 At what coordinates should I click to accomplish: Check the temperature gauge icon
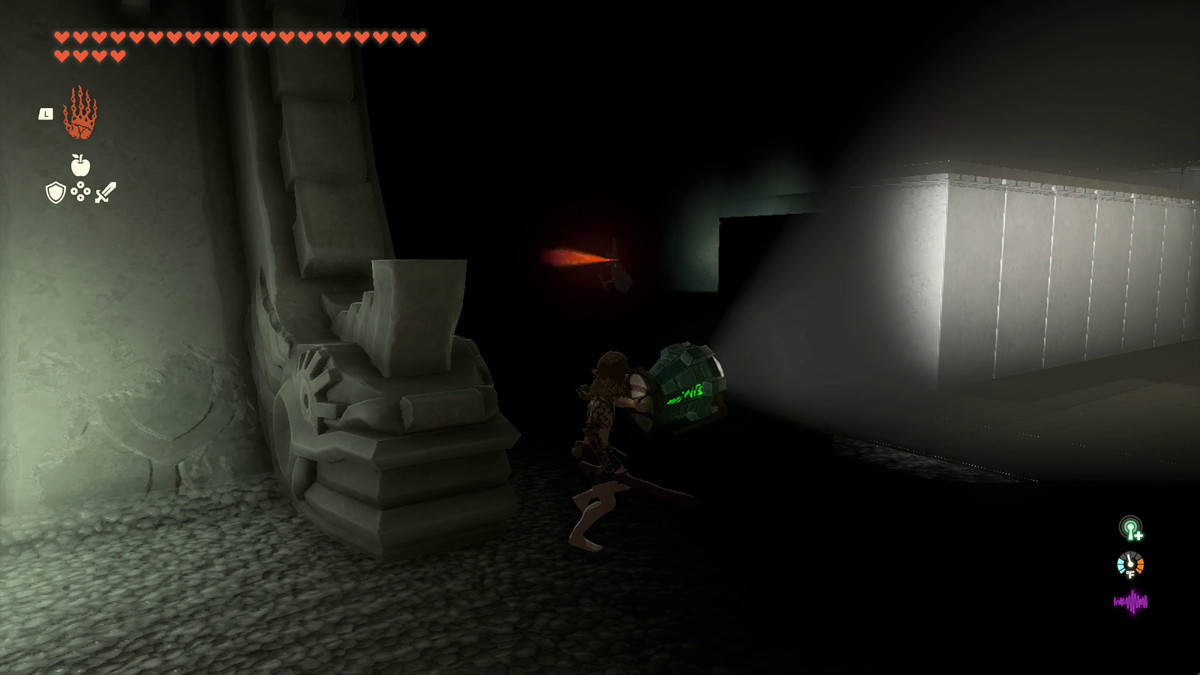pyautogui.click(x=1130, y=565)
